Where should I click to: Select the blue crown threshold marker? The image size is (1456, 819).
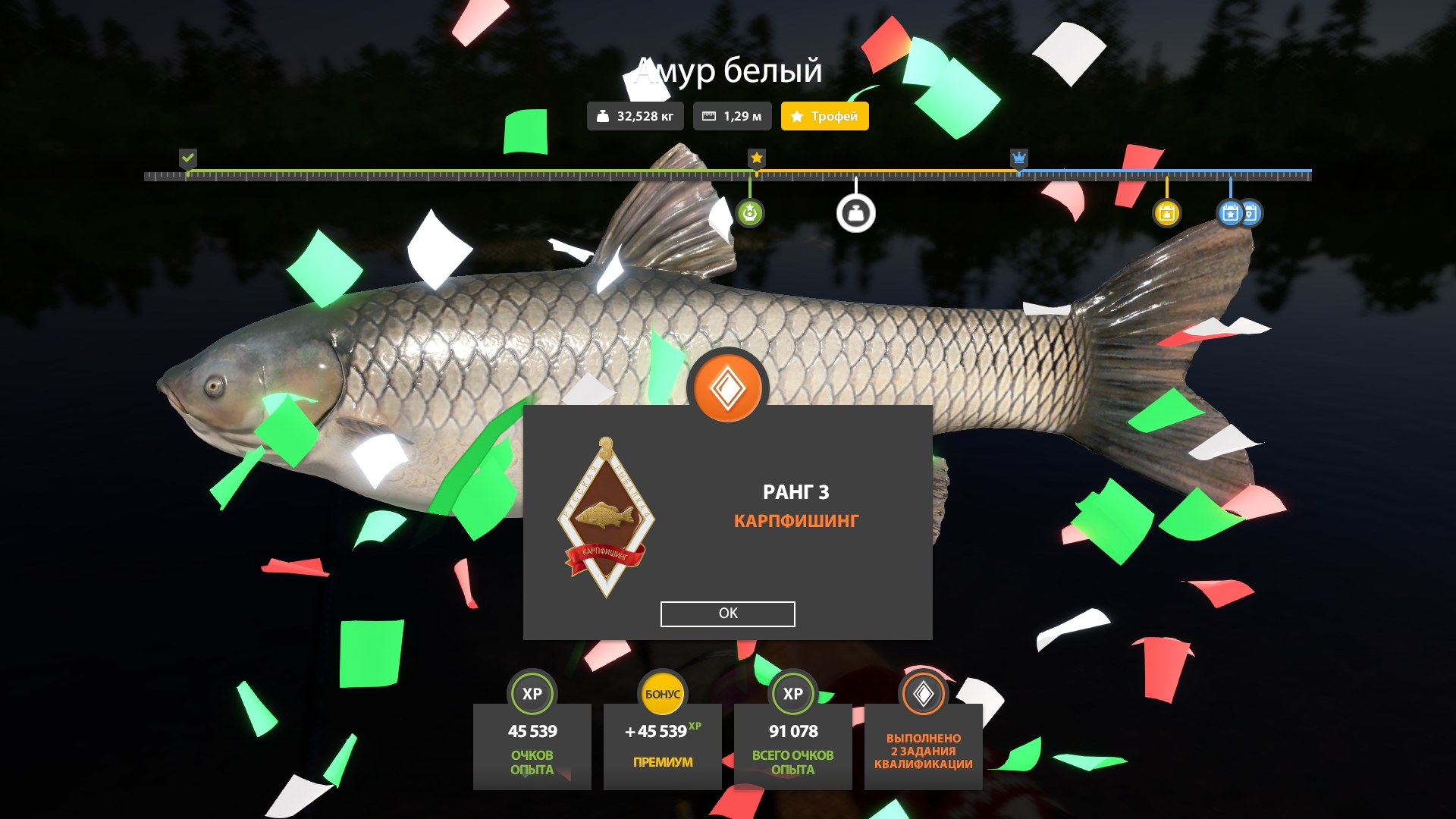click(1018, 158)
